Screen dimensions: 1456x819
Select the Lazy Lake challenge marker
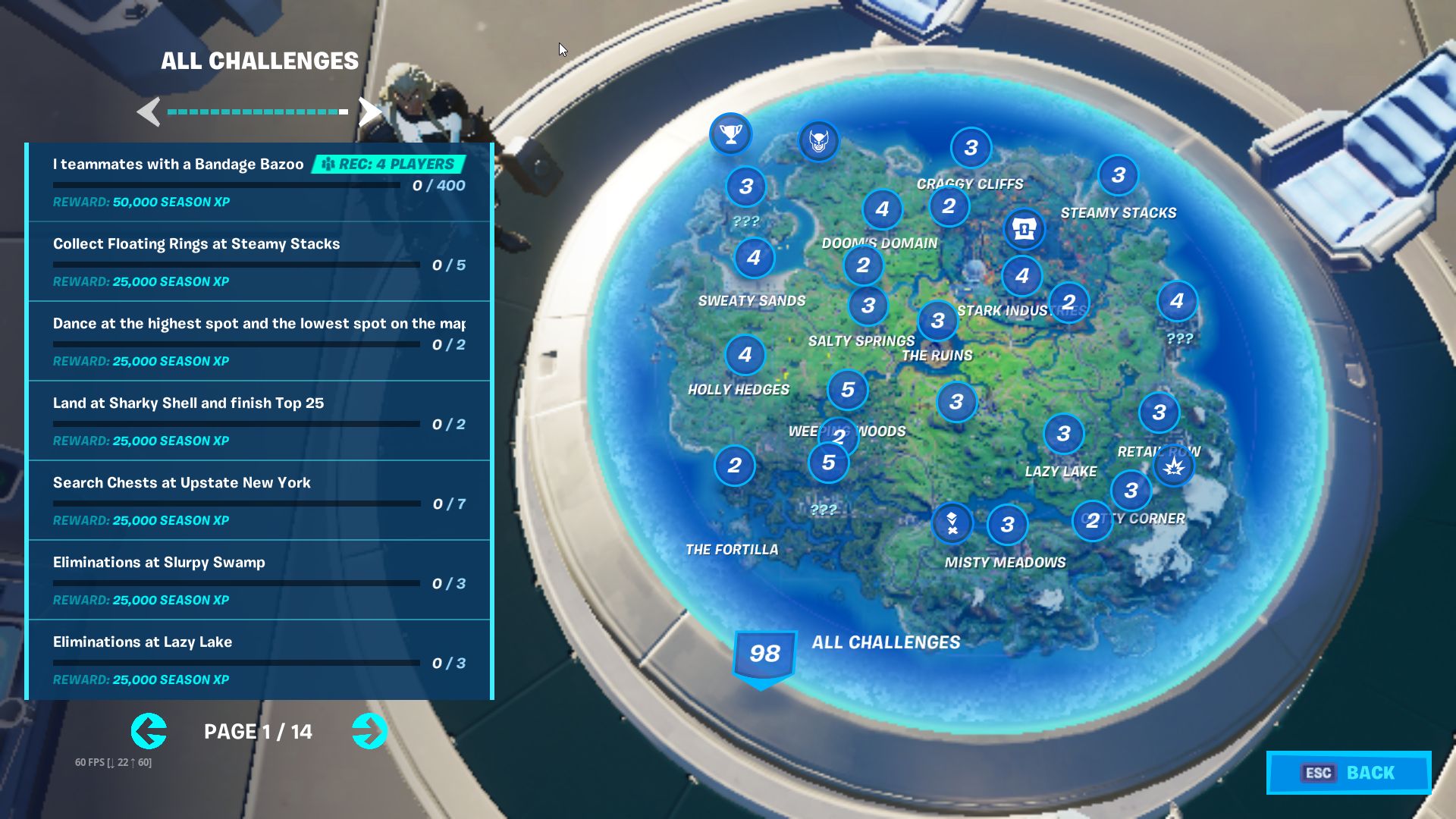[x=1063, y=435]
